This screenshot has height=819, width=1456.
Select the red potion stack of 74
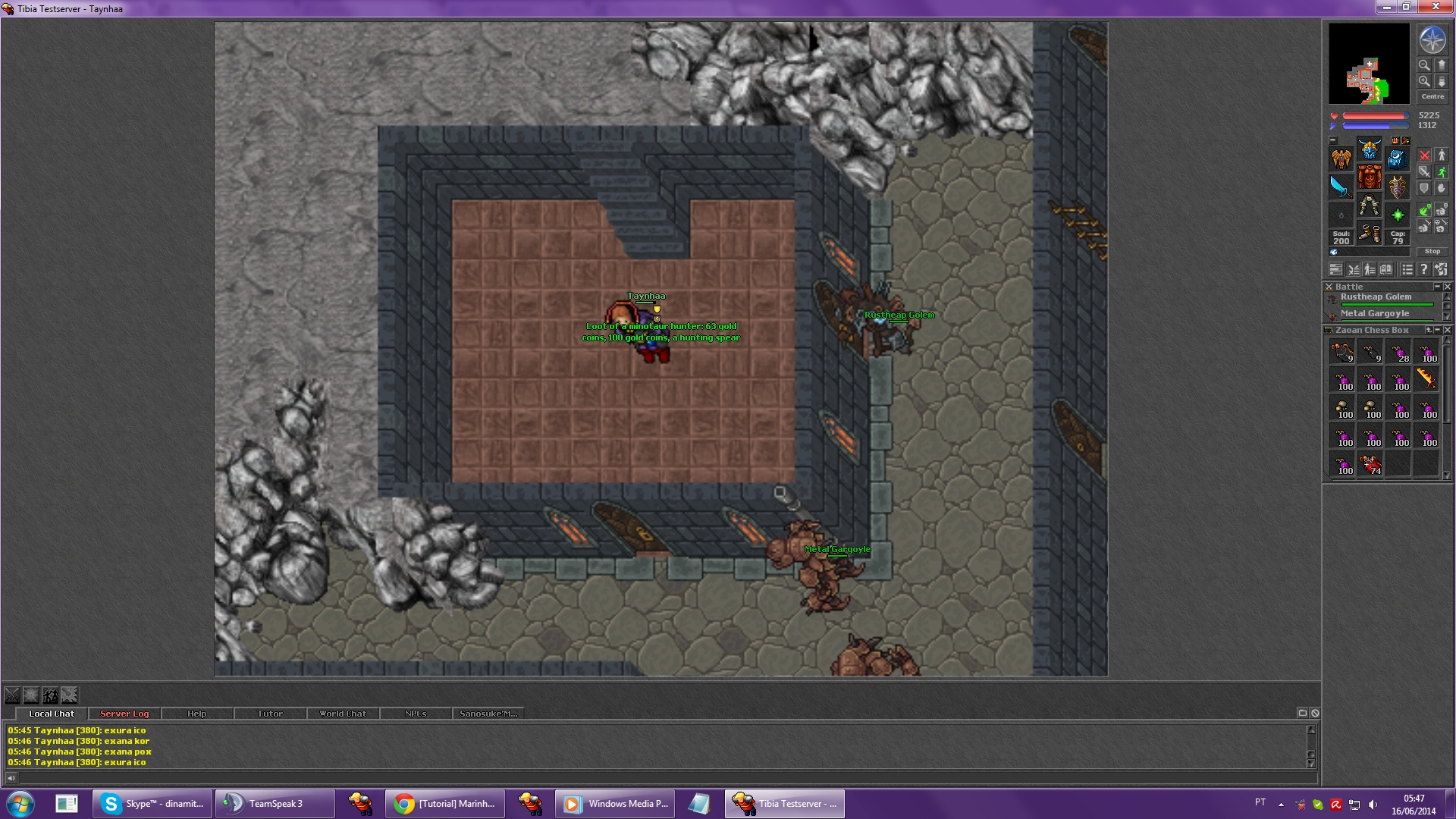click(1370, 463)
